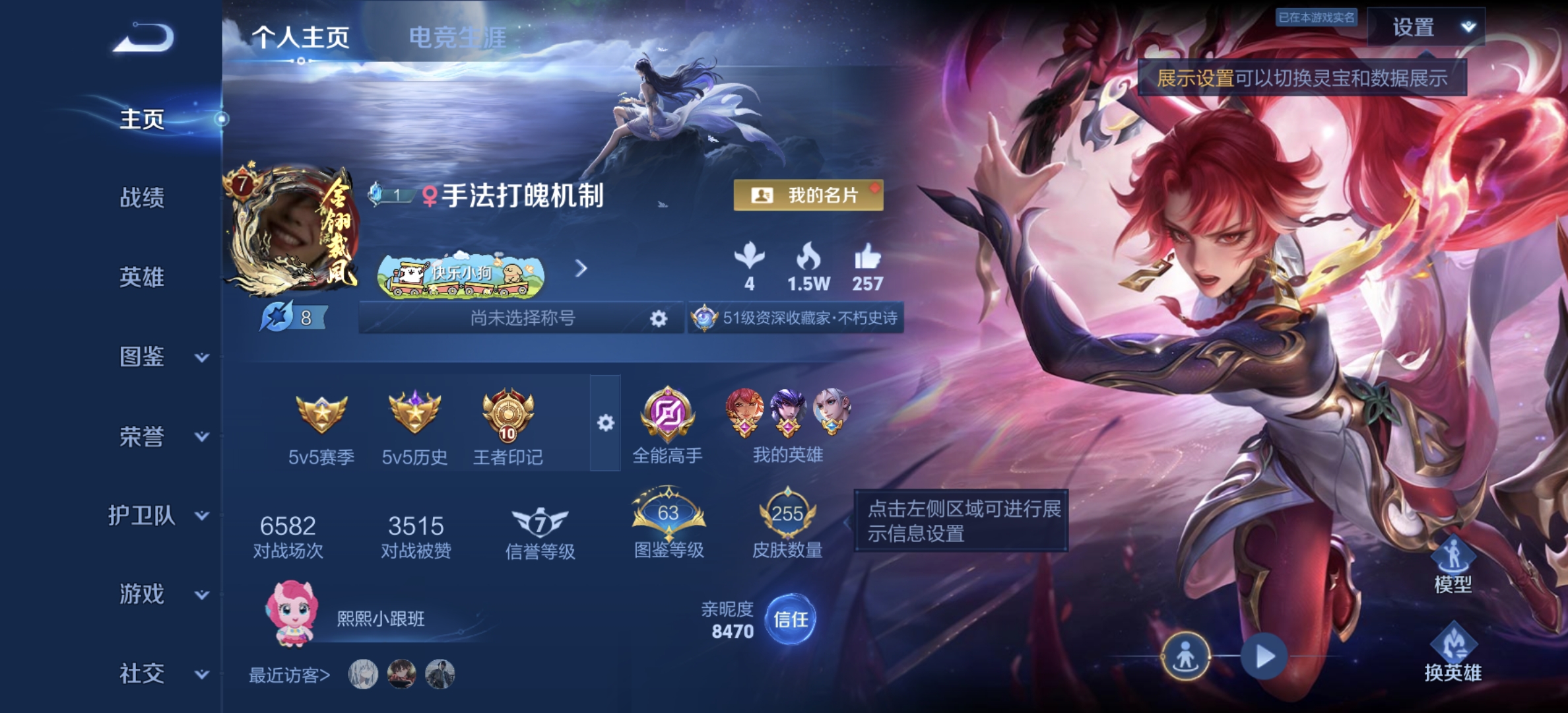Viewport: 1568px width, 713px height.
Task: Open the 快乐小狗 badge arrow
Action: [x=581, y=269]
